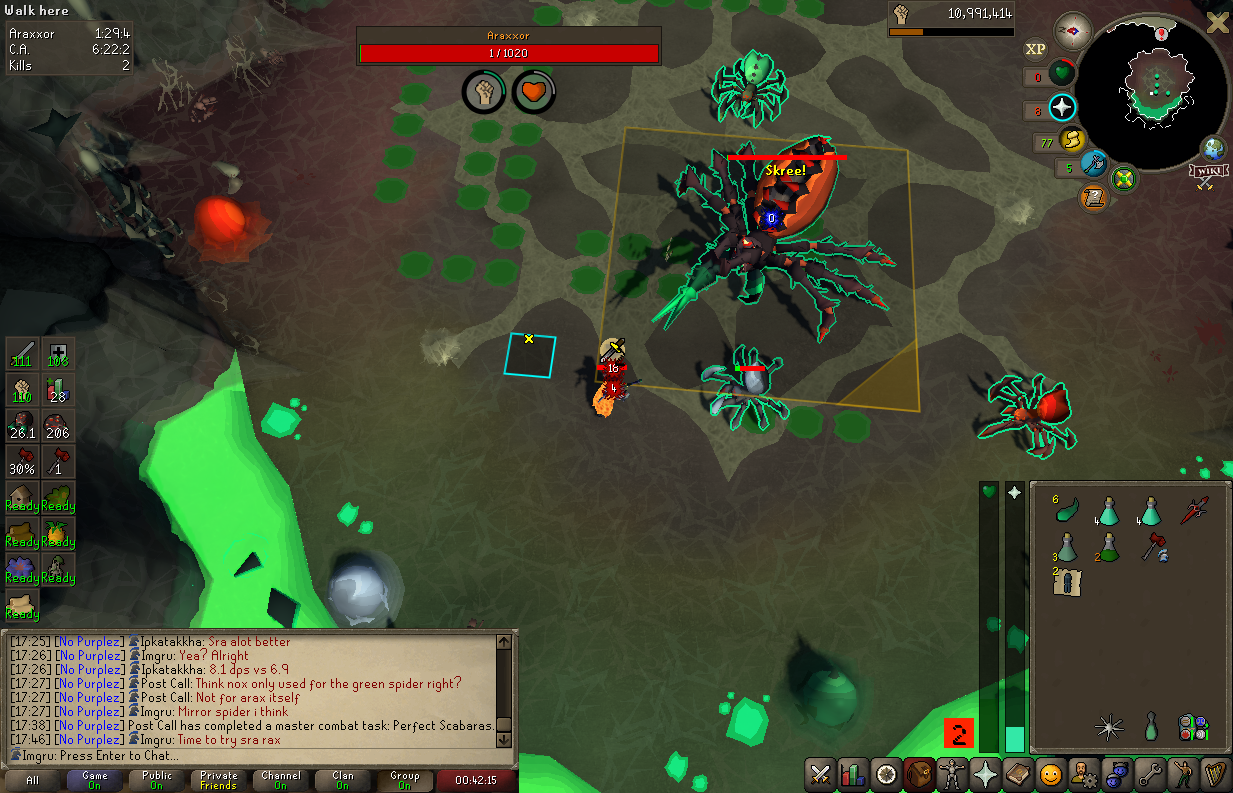The height and width of the screenshot is (793, 1233).
Task: Open the wrench Settings tab
Action: click(1149, 774)
